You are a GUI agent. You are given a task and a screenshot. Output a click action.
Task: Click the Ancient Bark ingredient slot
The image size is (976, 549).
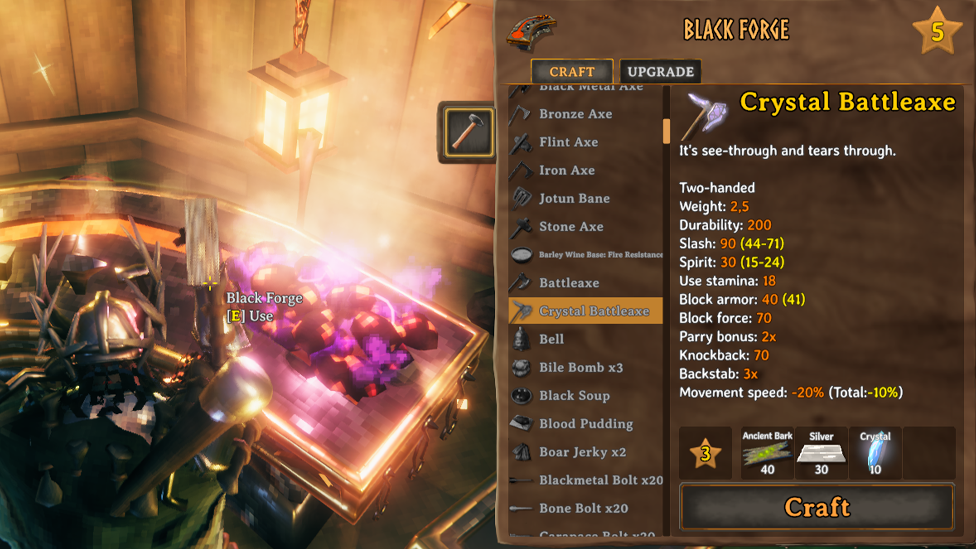click(767, 453)
